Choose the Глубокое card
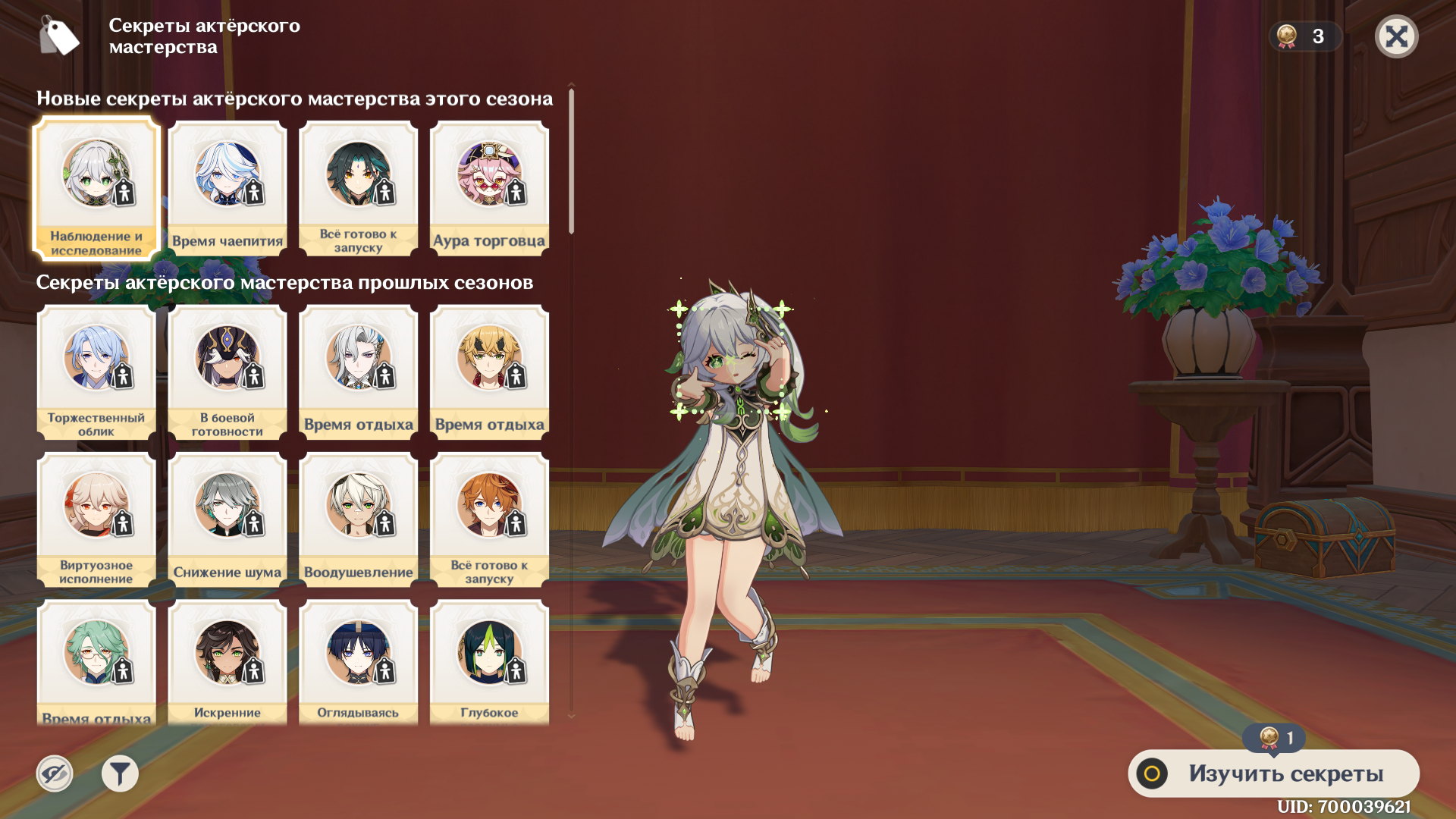1456x819 pixels. coord(489,662)
